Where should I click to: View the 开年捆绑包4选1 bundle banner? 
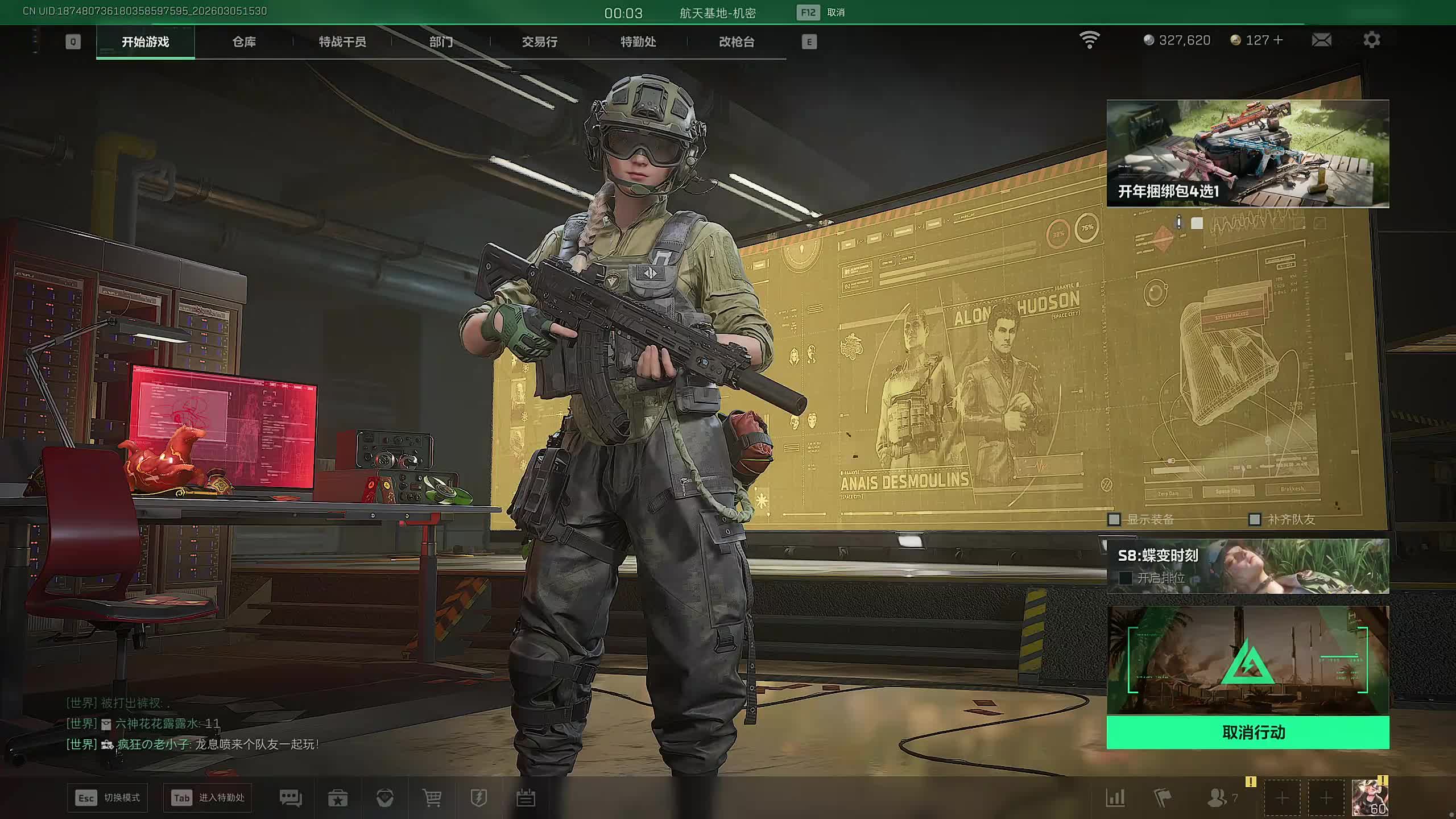coord(1248,154)
